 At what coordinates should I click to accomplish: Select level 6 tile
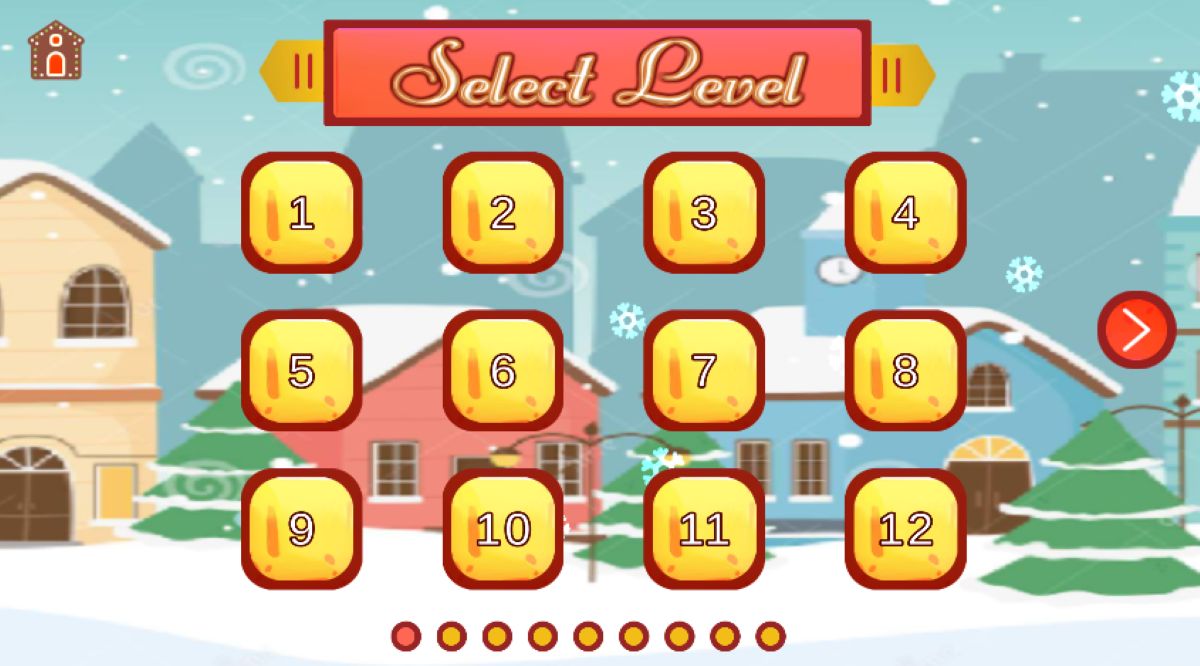tap(502, 371)
